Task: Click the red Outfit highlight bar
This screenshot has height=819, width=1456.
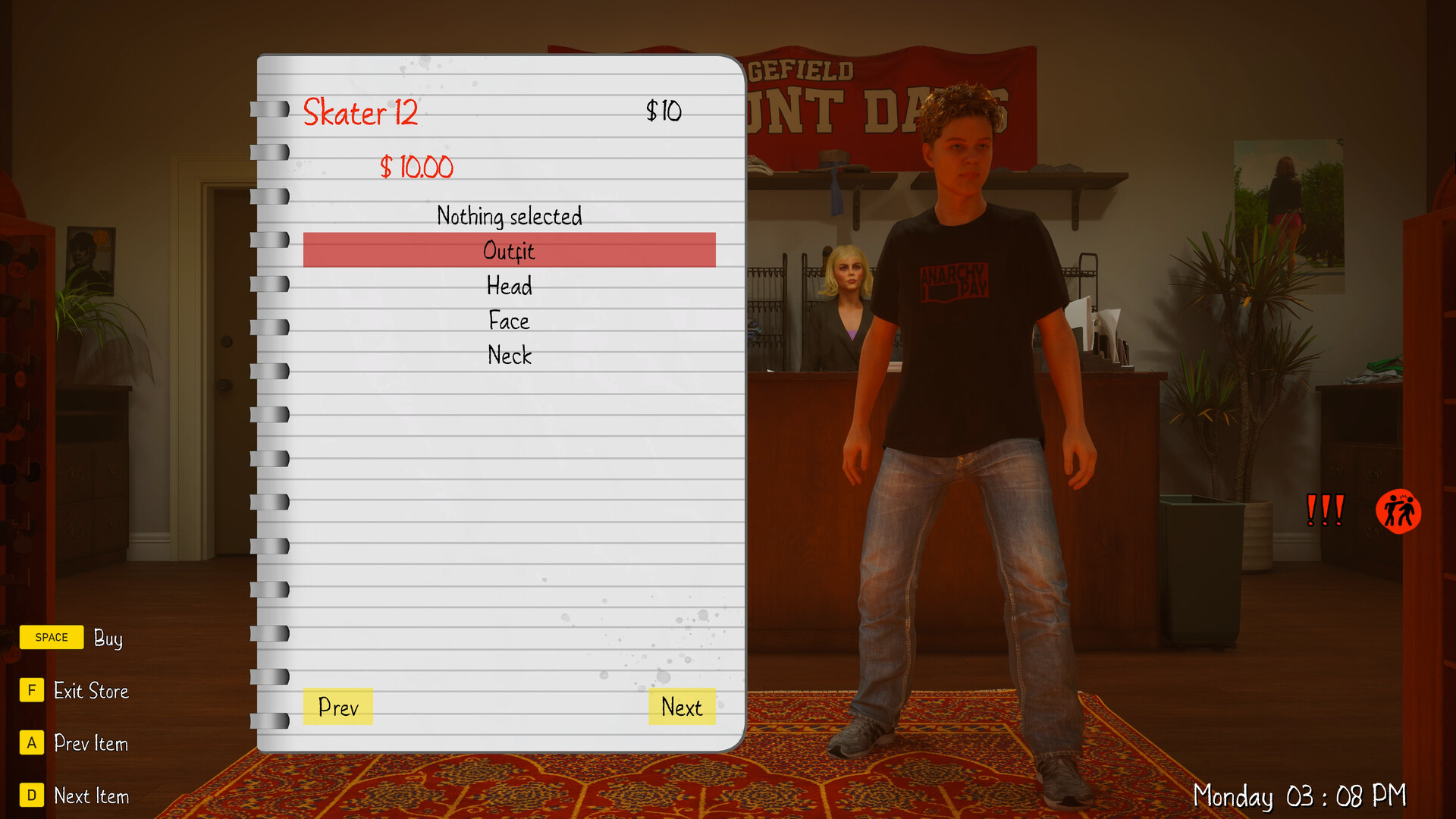Action: point(509,251)
